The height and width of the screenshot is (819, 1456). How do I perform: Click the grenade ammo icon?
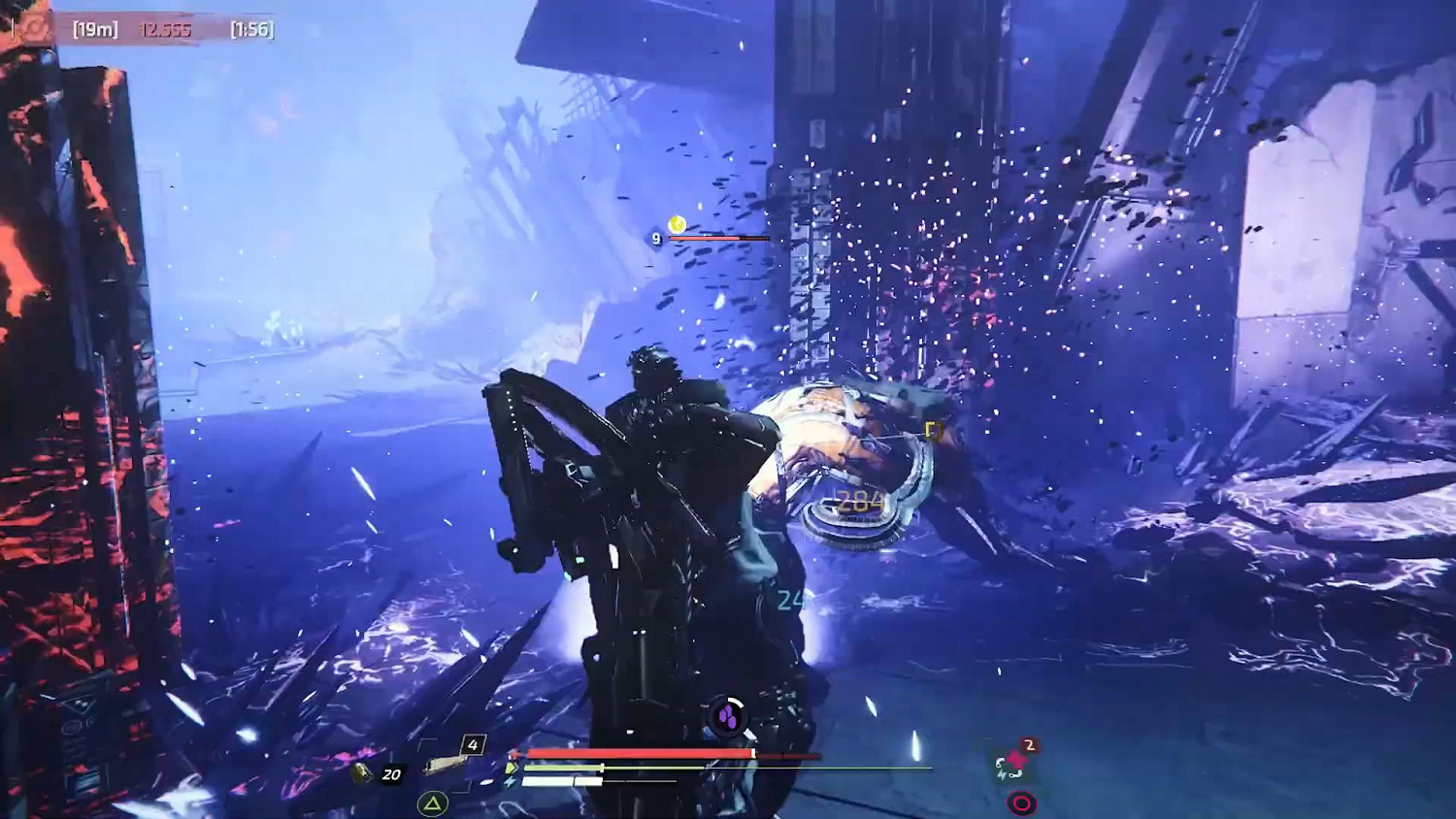tap(361, 773)
